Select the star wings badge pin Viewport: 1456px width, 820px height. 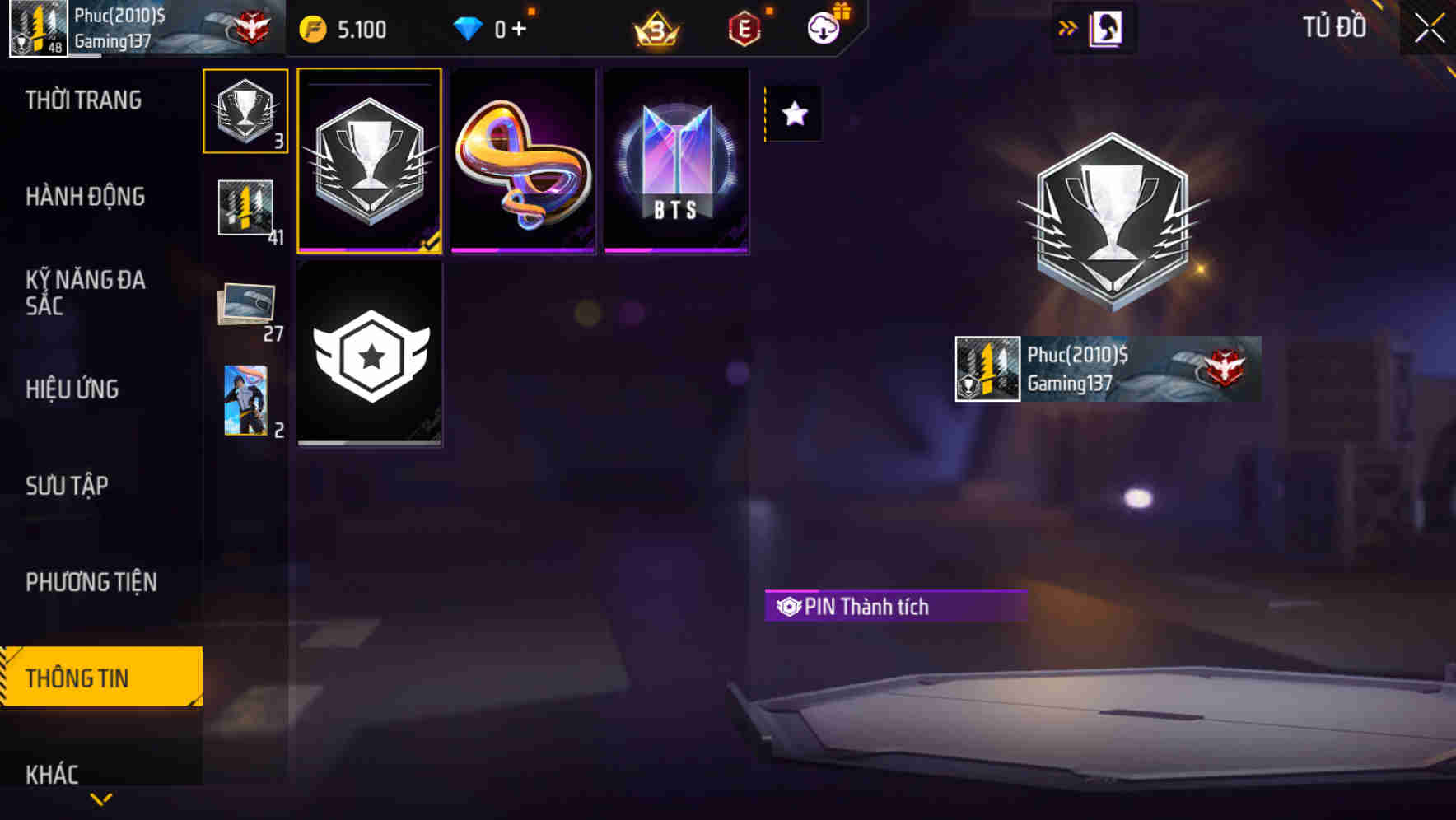370,354
